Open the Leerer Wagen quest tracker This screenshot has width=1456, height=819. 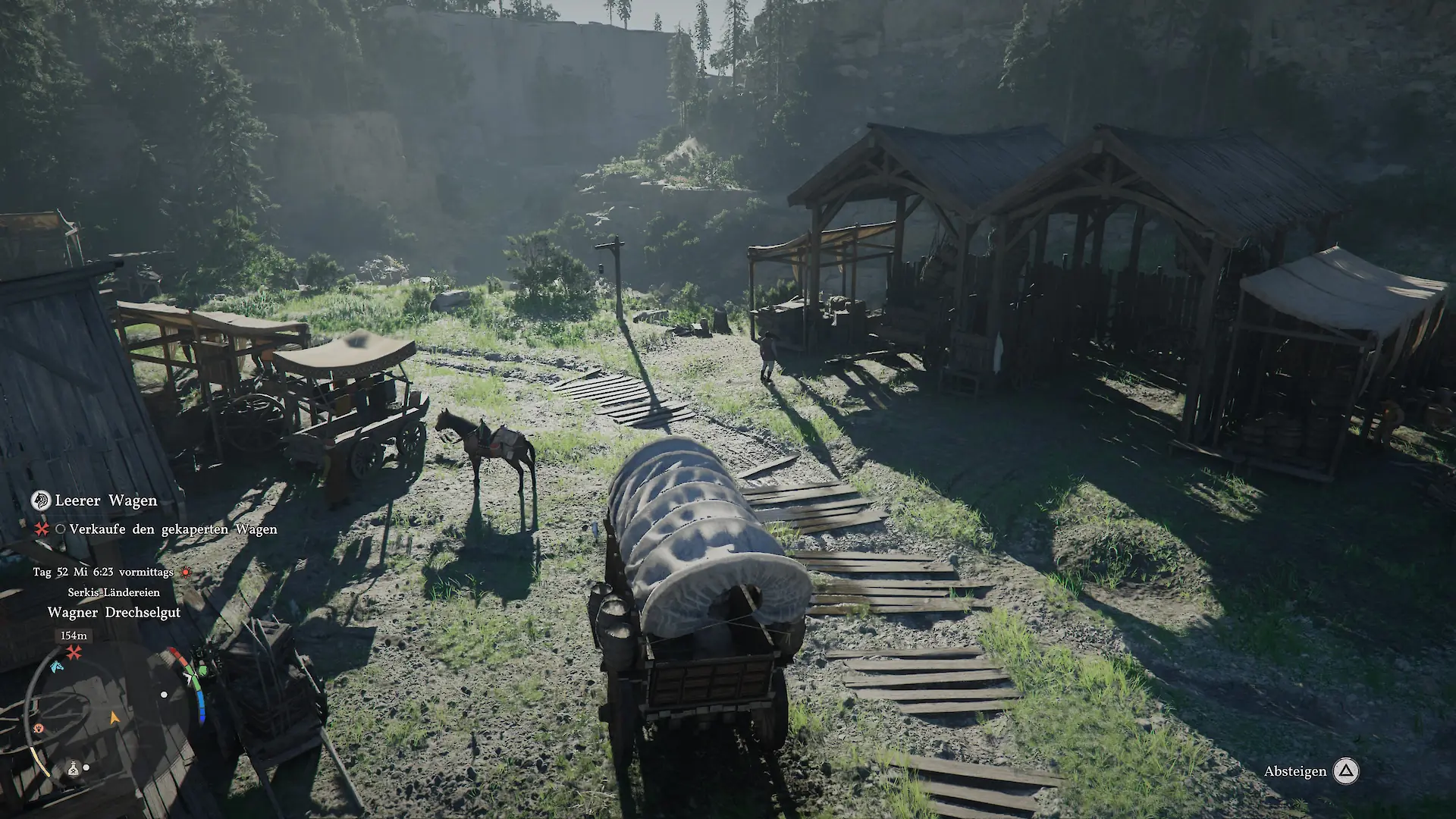coord(106,500)
